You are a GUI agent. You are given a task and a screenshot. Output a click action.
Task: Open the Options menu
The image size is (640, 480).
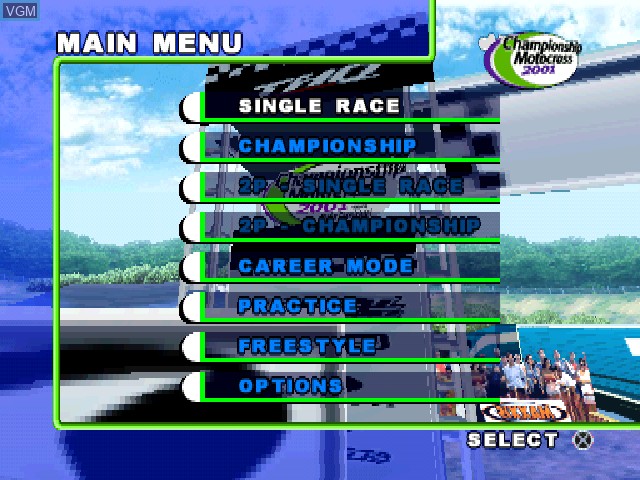click(x=290, y=386)
